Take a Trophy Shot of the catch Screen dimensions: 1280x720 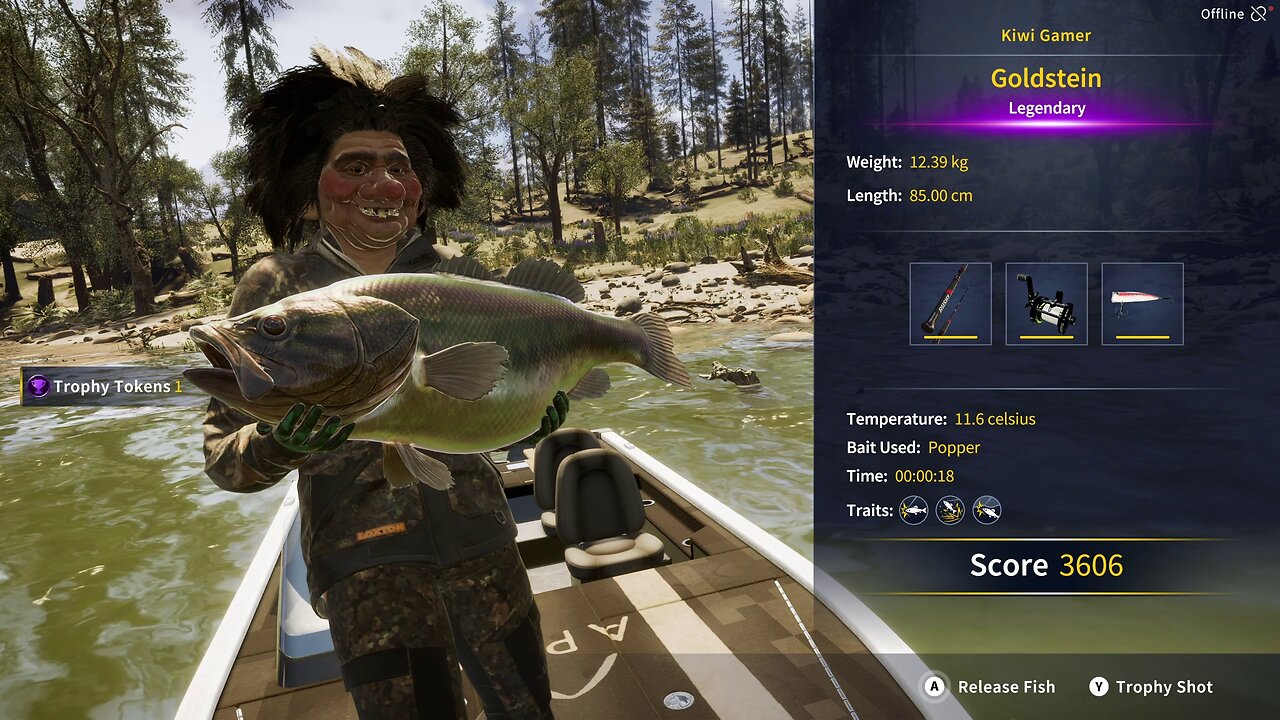coord(1151,687)
